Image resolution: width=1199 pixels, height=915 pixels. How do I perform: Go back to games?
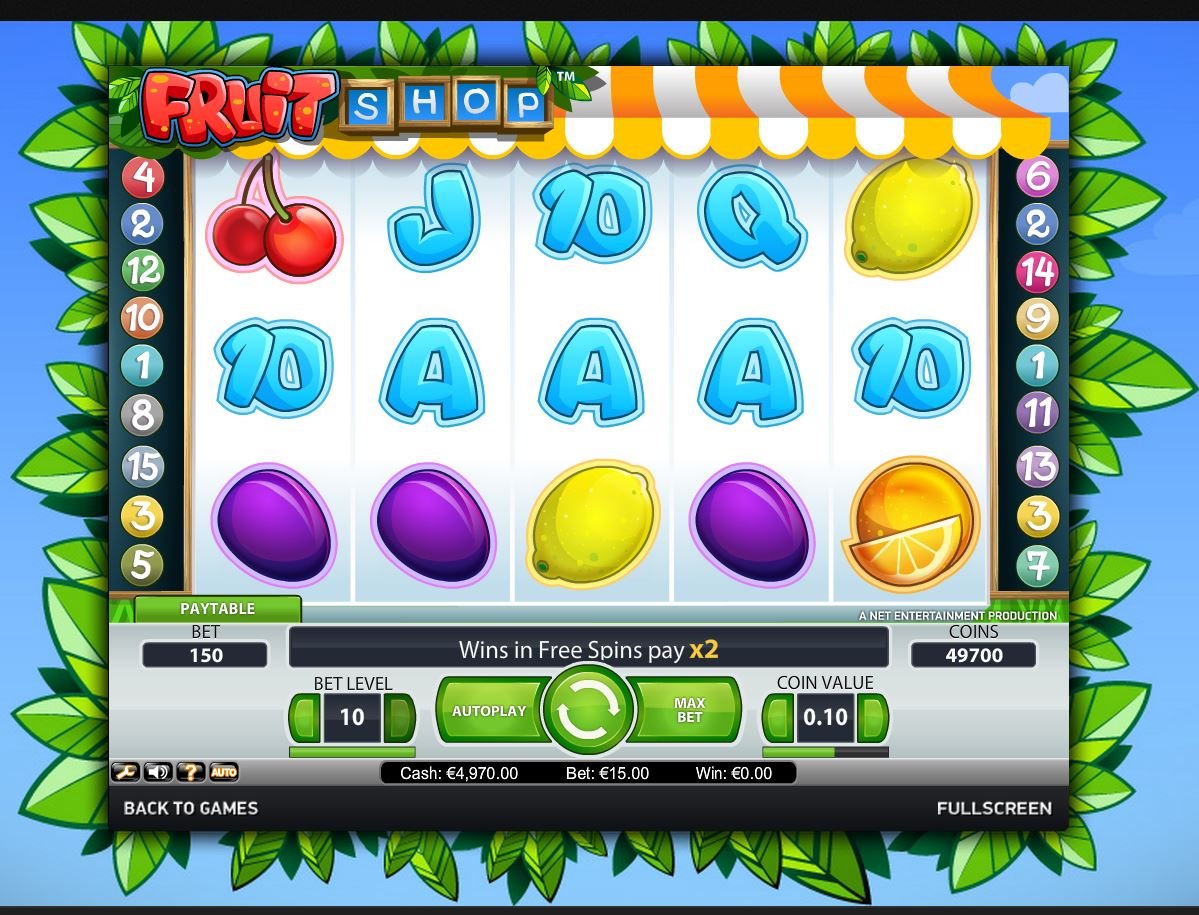(x=190, y=808)
